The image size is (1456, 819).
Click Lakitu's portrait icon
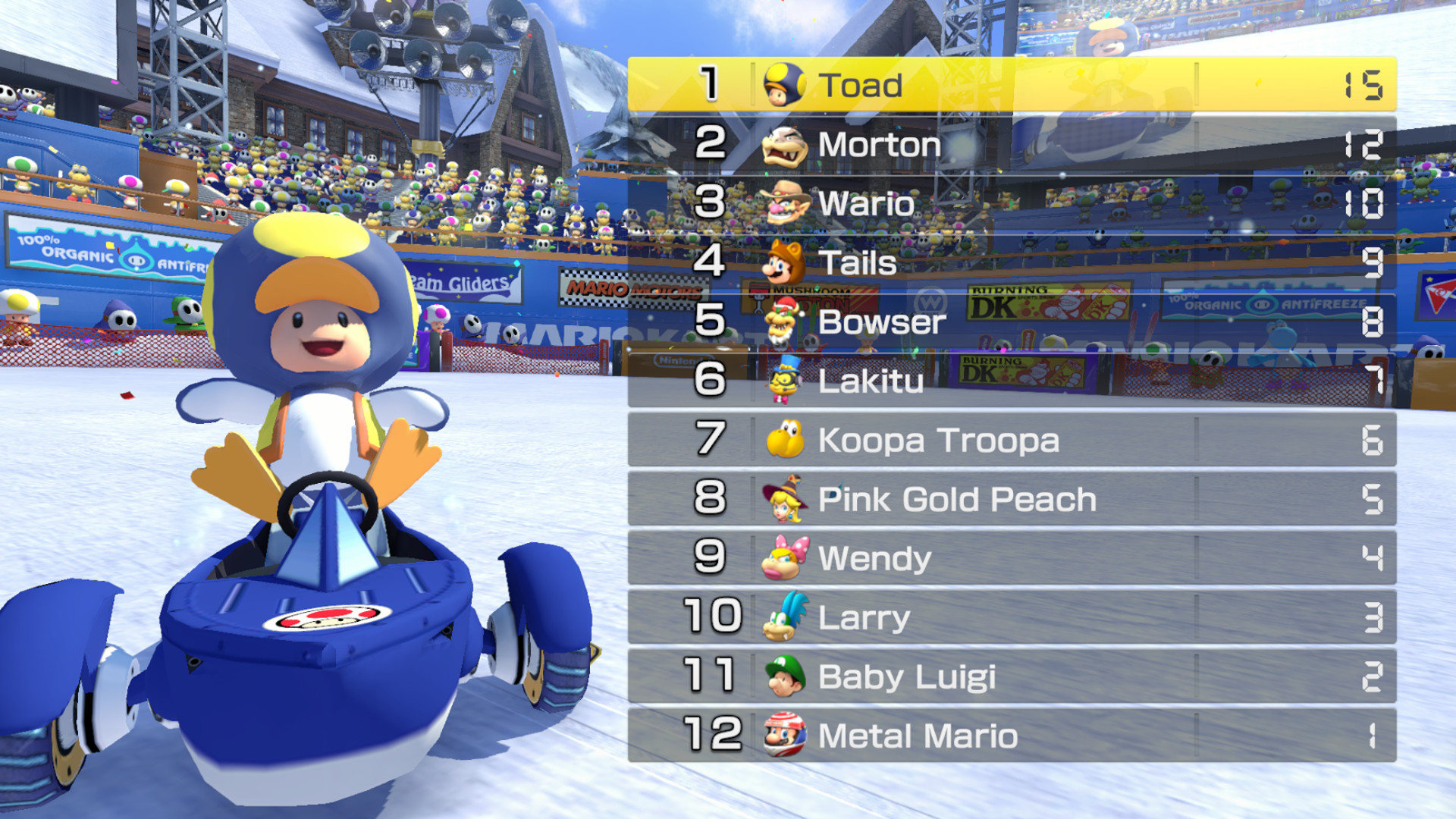tap(785, 381)
